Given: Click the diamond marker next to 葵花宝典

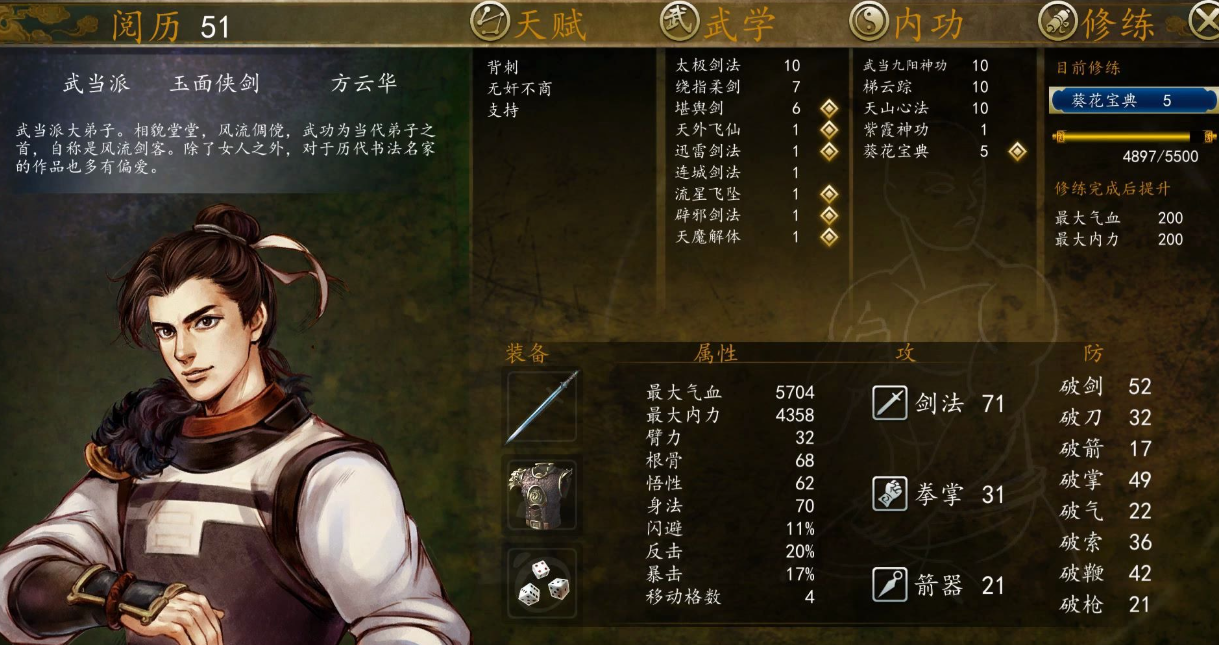Looking at the screenshot, I should tap(1017, 152).
